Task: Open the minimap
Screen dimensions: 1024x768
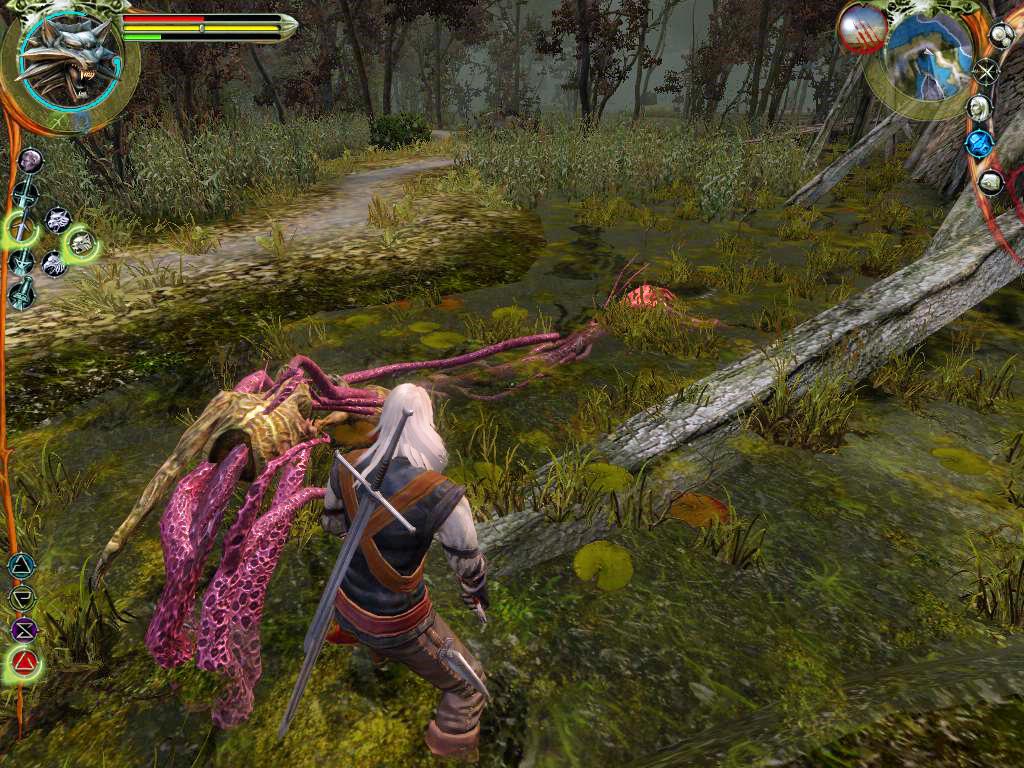Action: point(929,57)
